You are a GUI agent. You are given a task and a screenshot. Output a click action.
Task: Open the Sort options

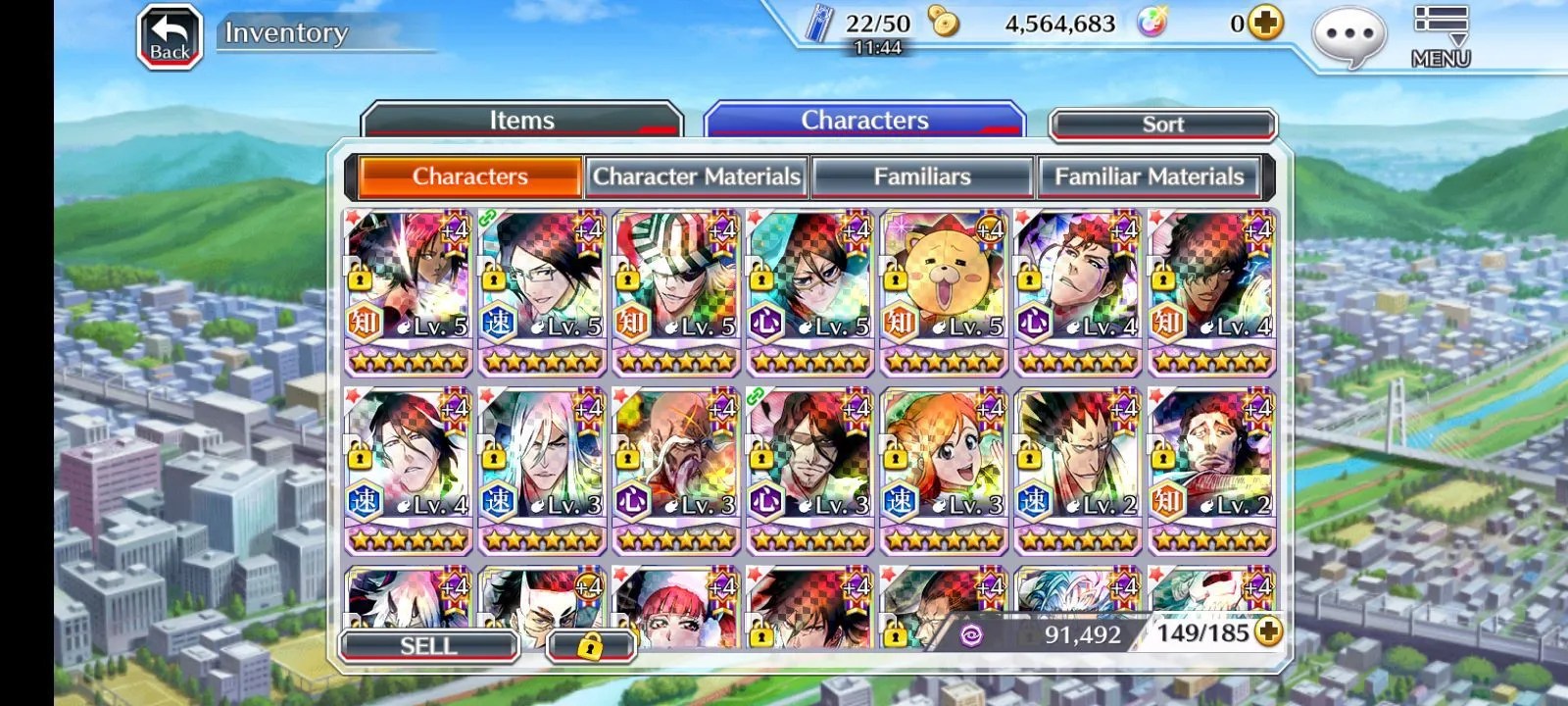coord(1162,125)
